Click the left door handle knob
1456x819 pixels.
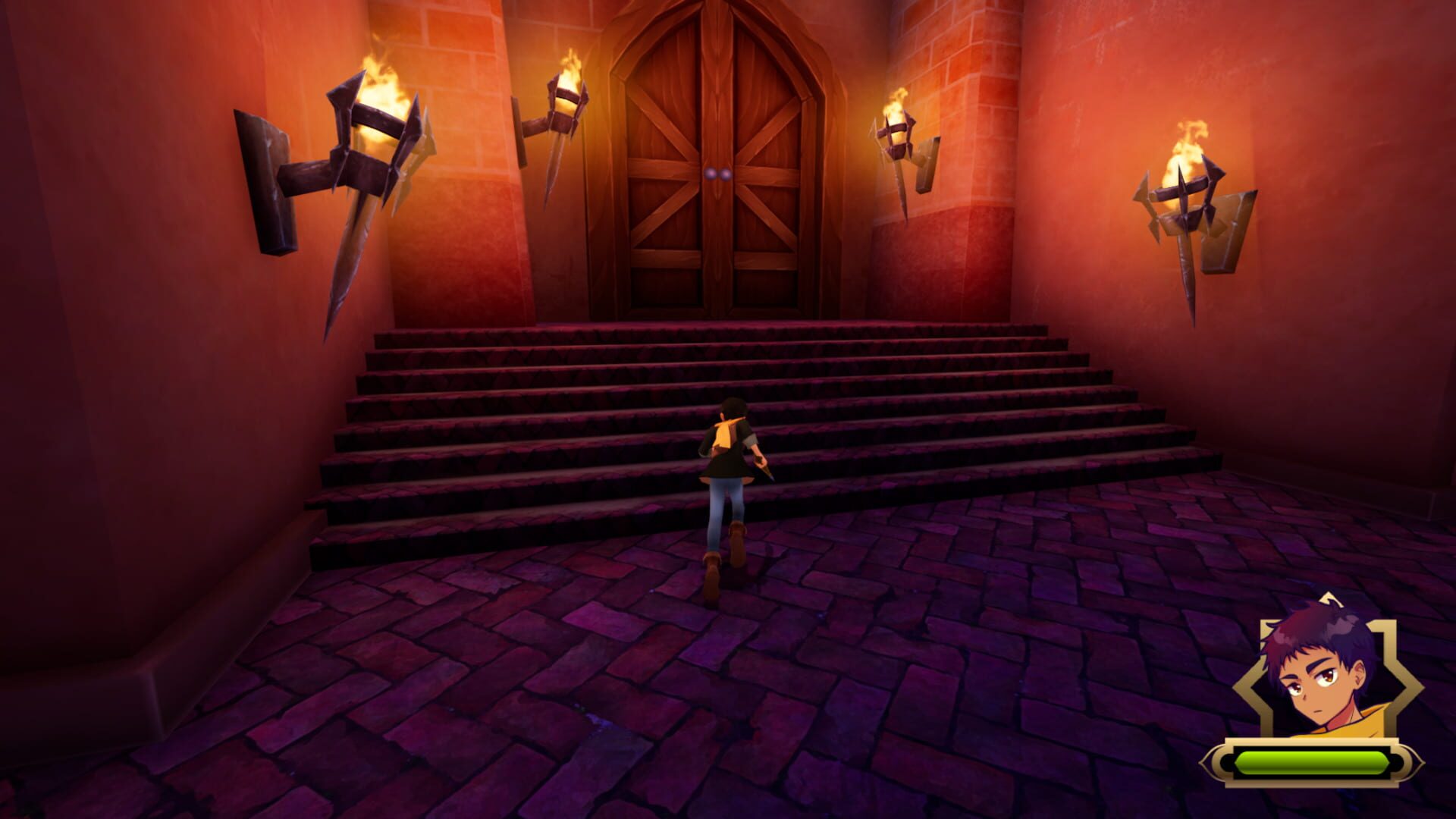[x=711, y=173]
